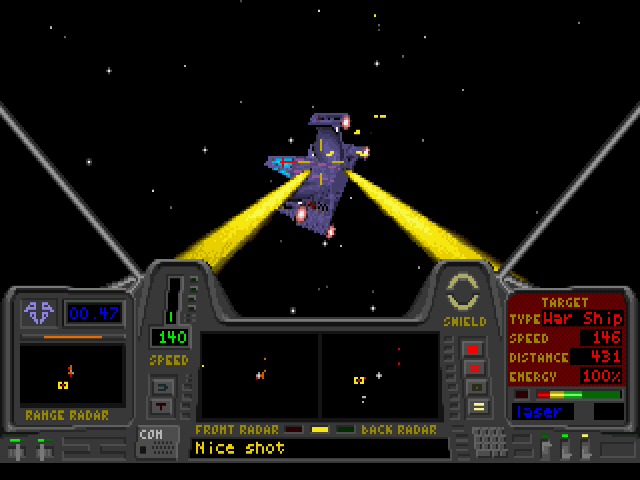Click the Range Radar display
This screenshot has width=640, height=480.
(72, 375)
